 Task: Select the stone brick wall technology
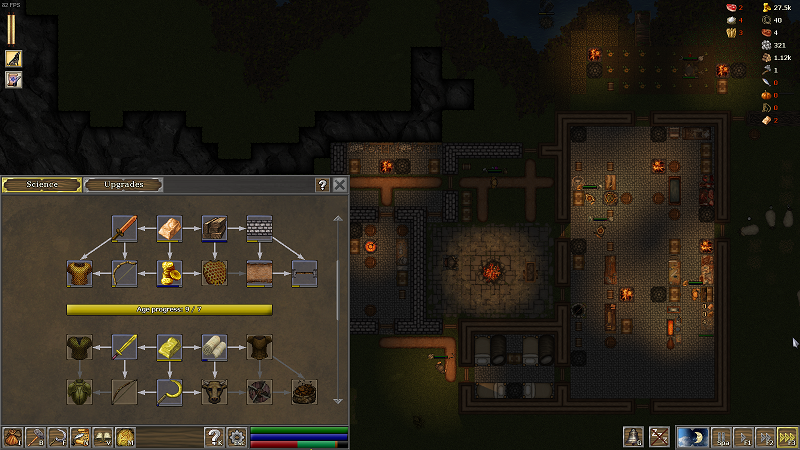pos(260,228)
